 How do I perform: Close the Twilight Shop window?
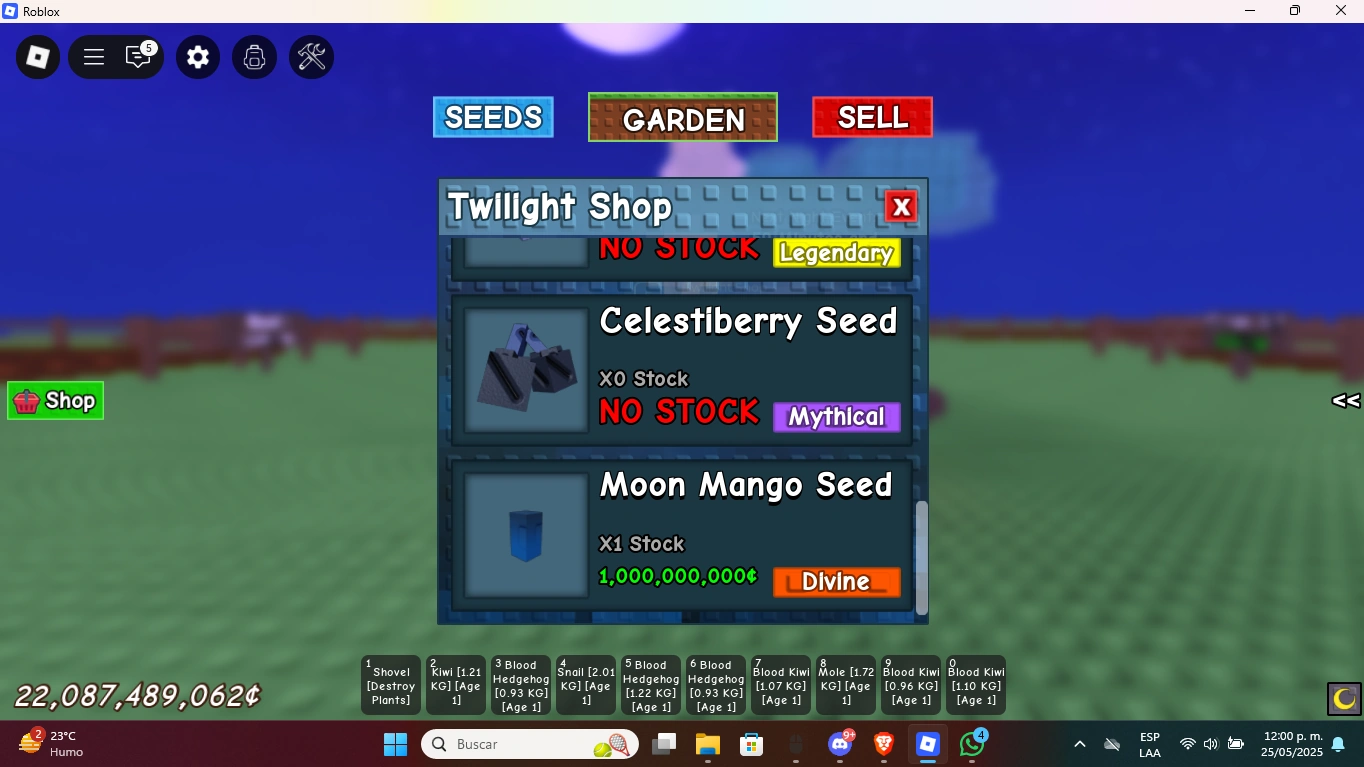(x=900, y=206)
